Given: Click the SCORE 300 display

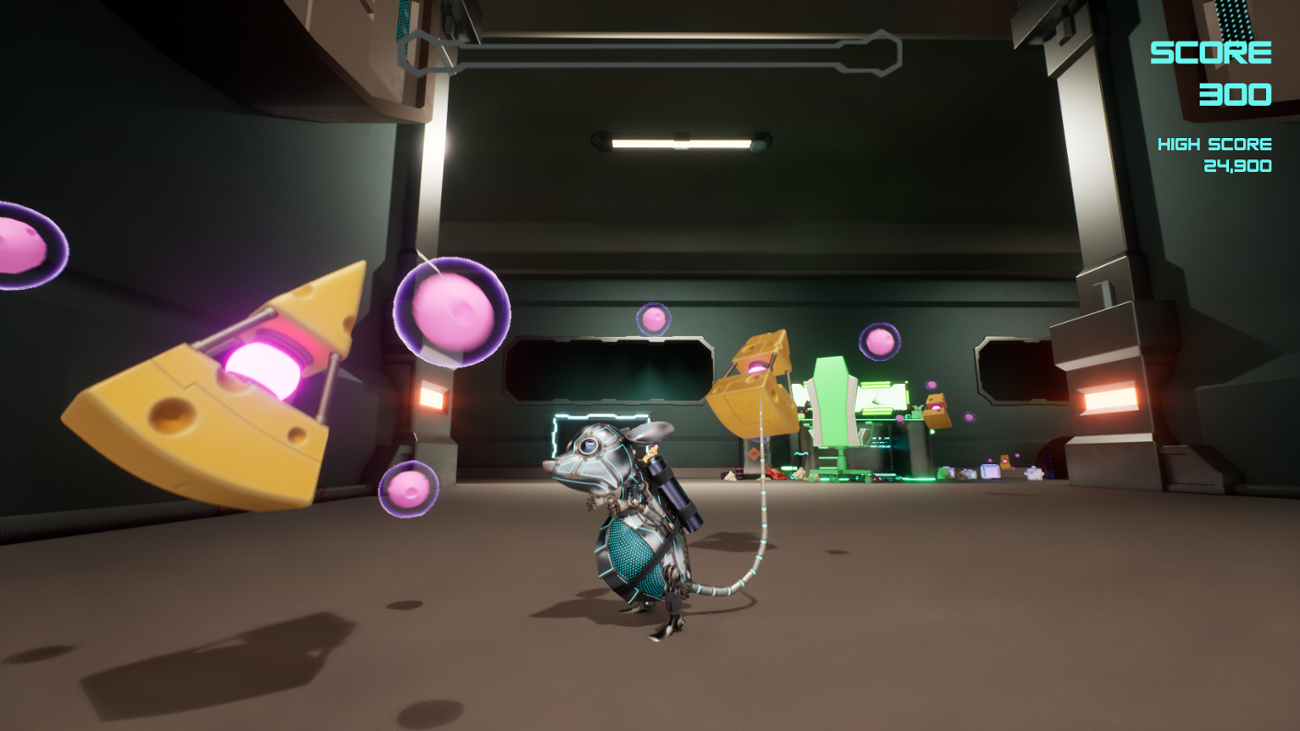Looking at the screenshot, I should (1212, 70).
